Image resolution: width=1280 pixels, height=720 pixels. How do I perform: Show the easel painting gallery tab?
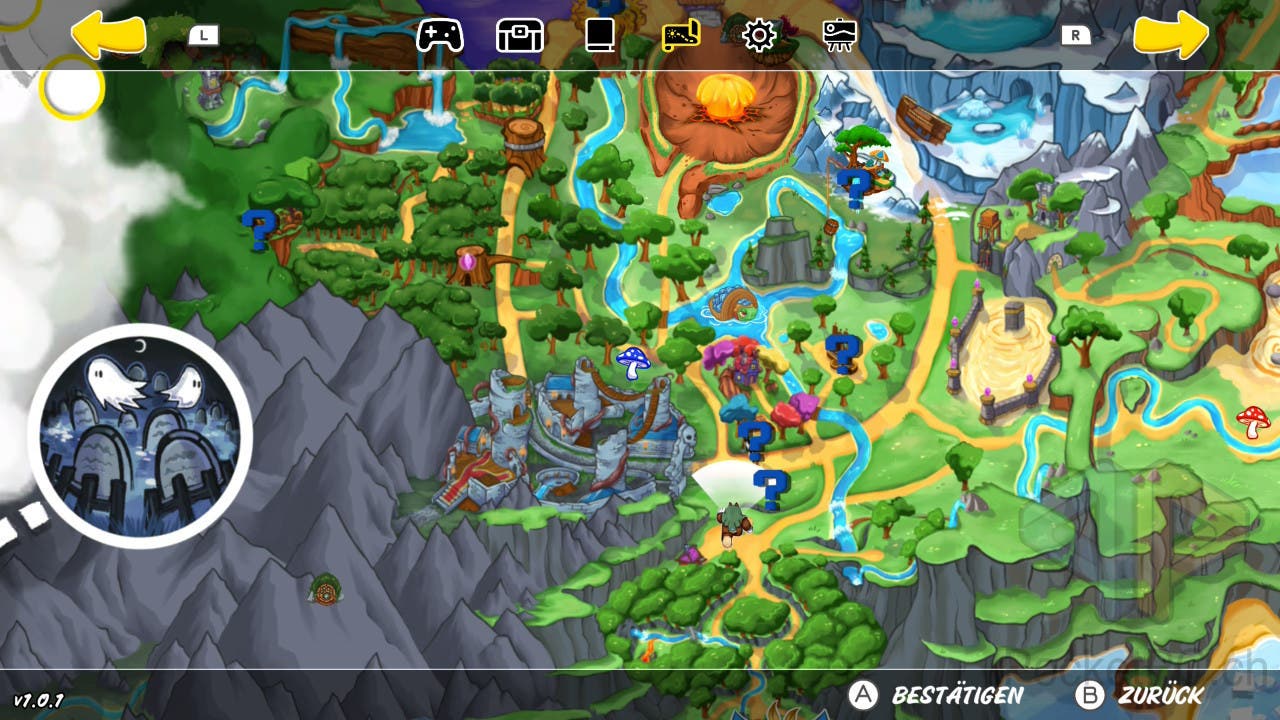[839, 36]
